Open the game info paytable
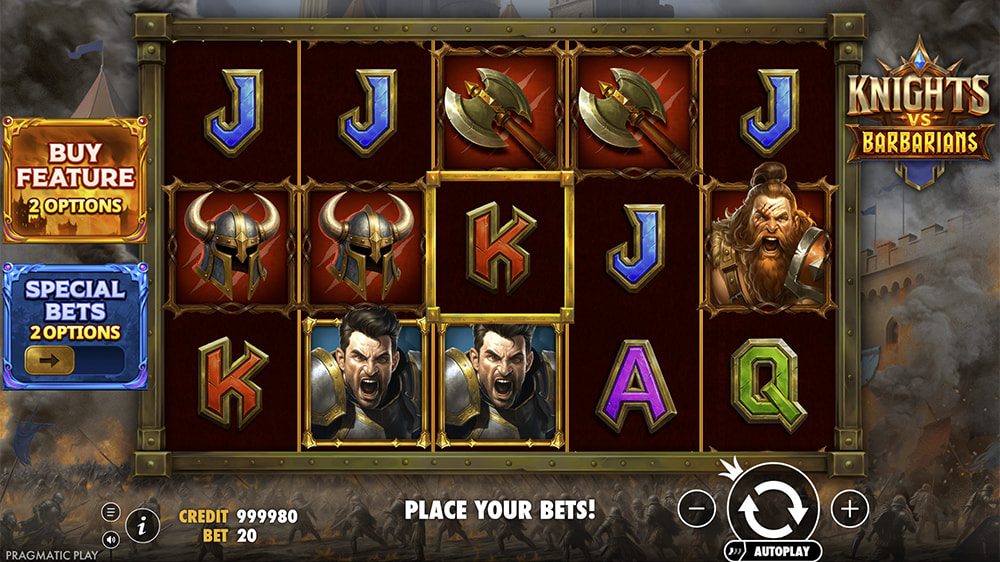The image size is (1000, 562). [143, 523]
